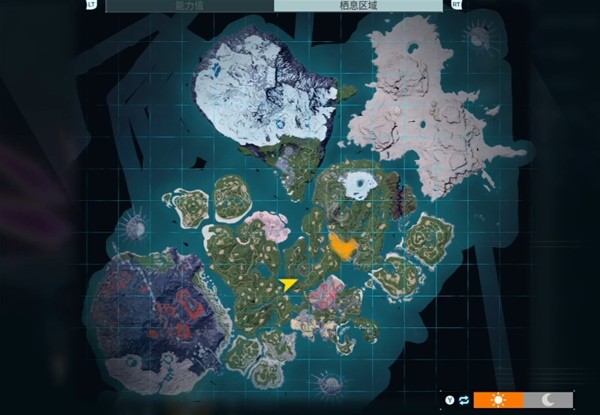Switch to nighttime habitat with the moon toggle
This screenshot has width=600, height=415.
pos(548,400)
